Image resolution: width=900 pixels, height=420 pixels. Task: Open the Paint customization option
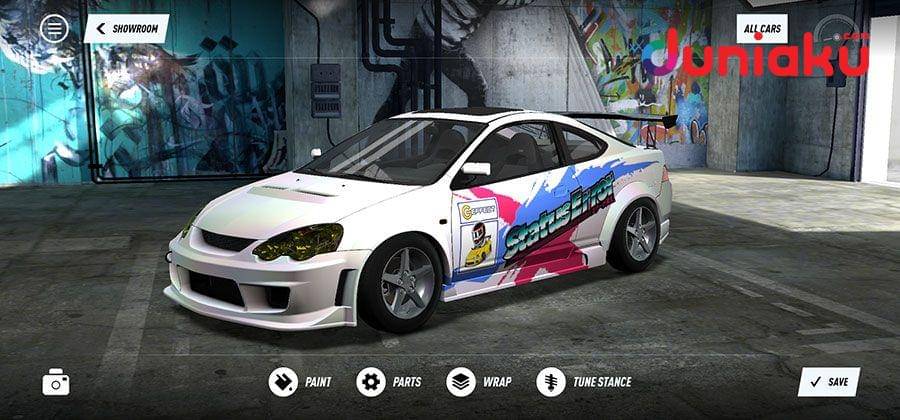point(300,382)
